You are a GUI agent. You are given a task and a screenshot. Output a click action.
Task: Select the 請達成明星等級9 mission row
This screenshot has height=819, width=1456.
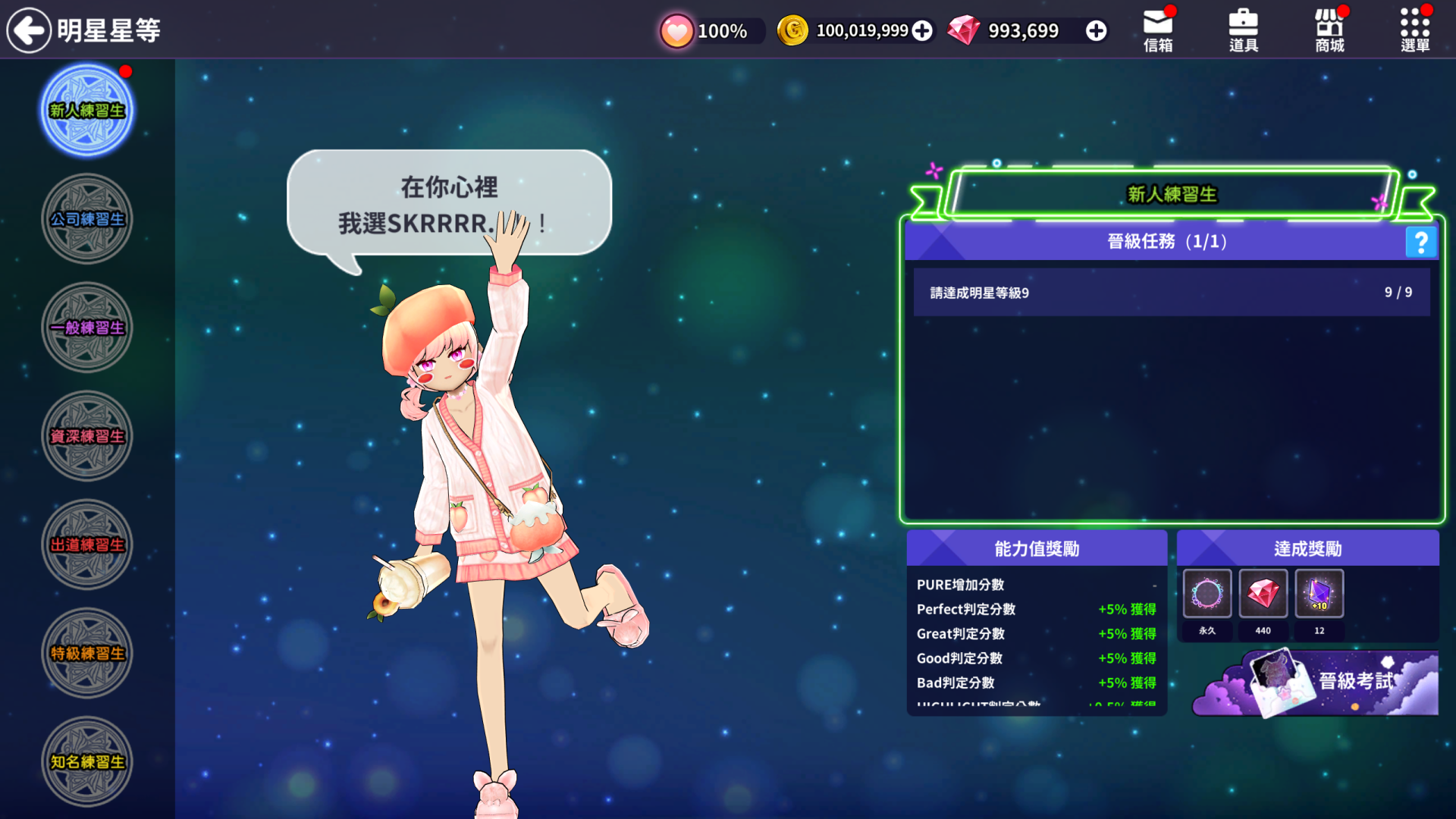tap(1172, 292)
